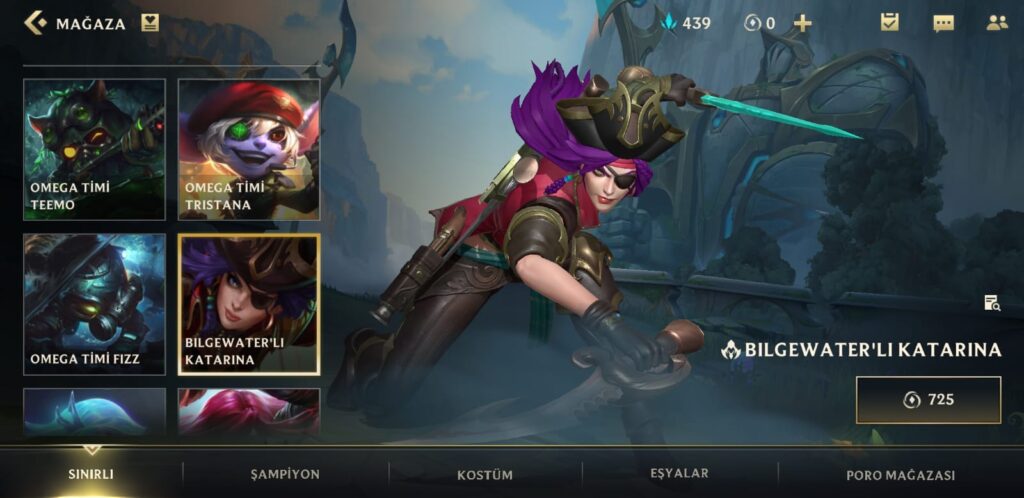Open the chat messages icon
1024x498 pixels.
(x=943, y=23)
